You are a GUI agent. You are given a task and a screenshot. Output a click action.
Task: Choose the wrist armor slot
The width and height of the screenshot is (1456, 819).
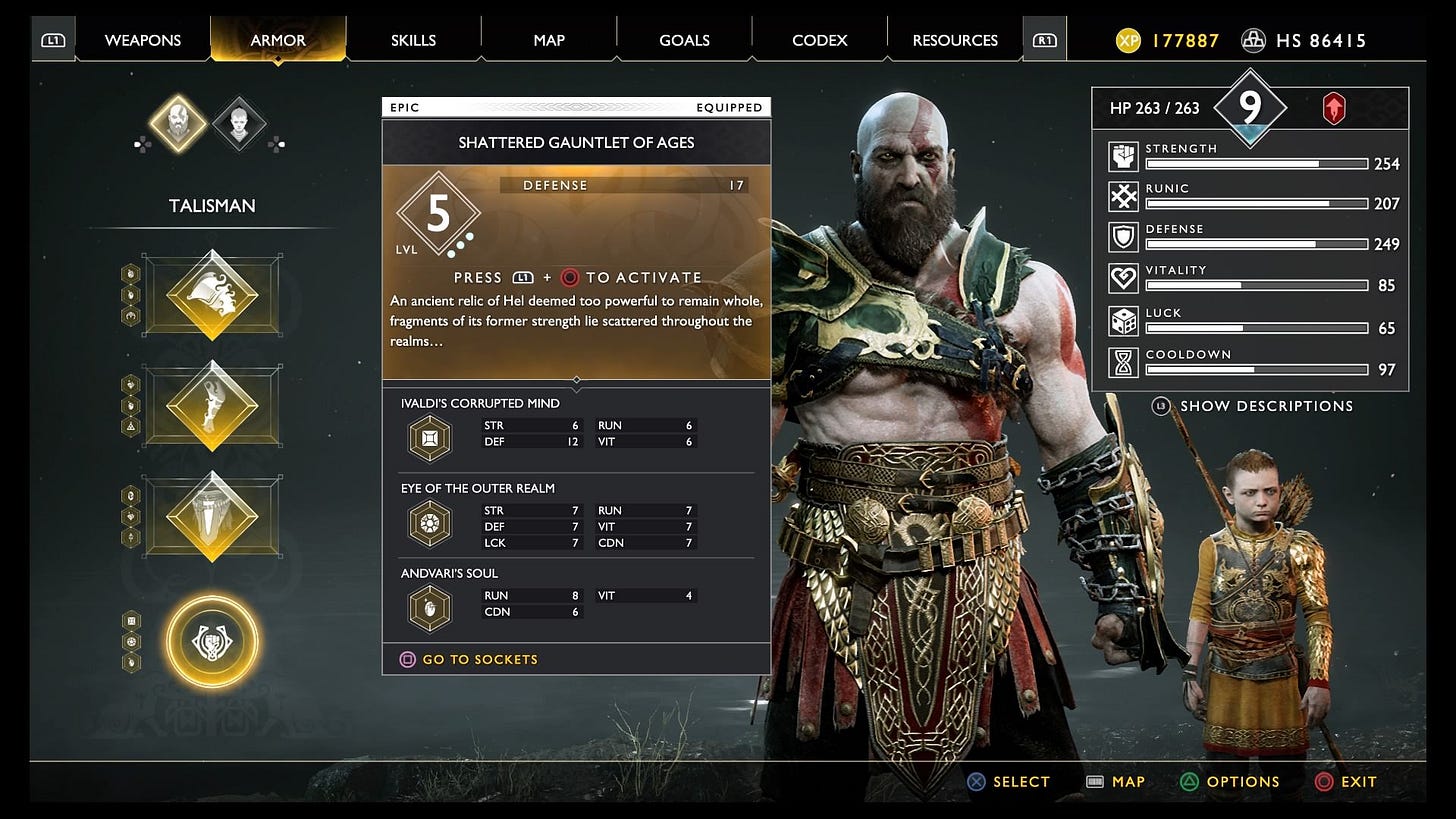(x=212, y=407)
